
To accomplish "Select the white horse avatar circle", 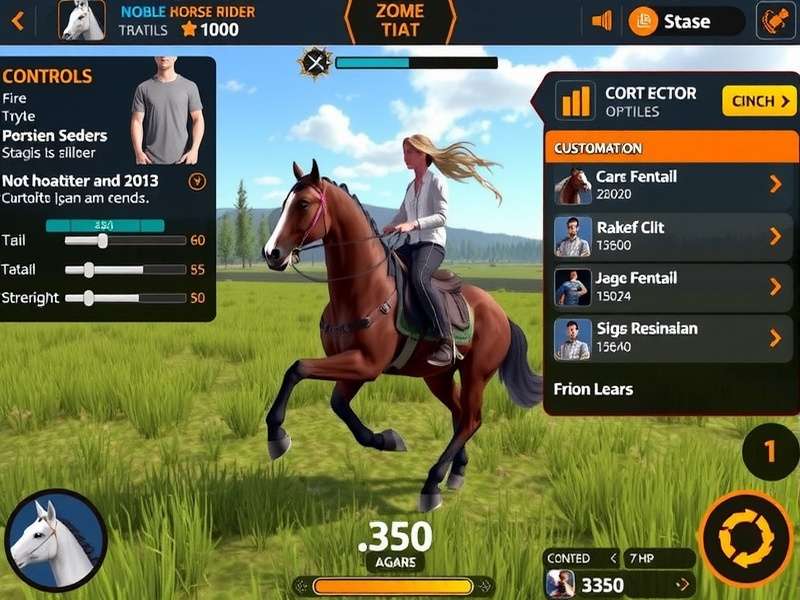I will 55,541.
